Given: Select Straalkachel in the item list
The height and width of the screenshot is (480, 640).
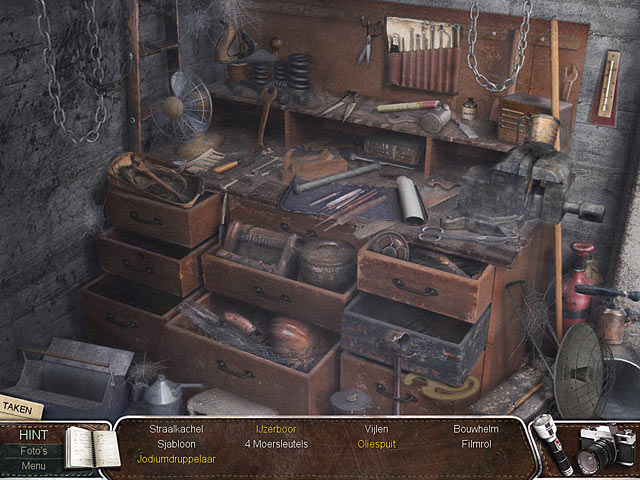Looking at the screenshot, I should (x=176, y=428).
